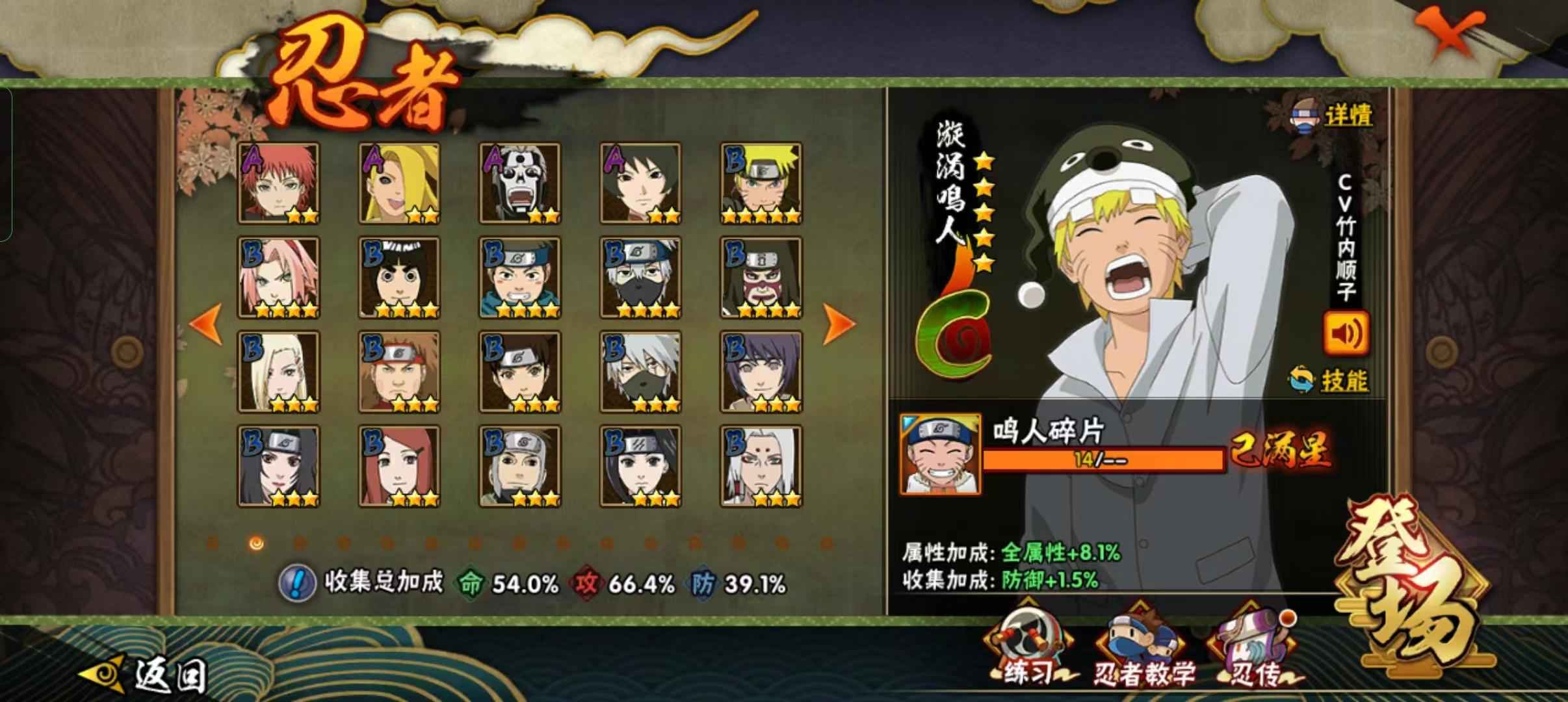The height and width of the screenshot is (702, 1568).
Task: Open the 技能 skills view
Action: pos(1330,380)
